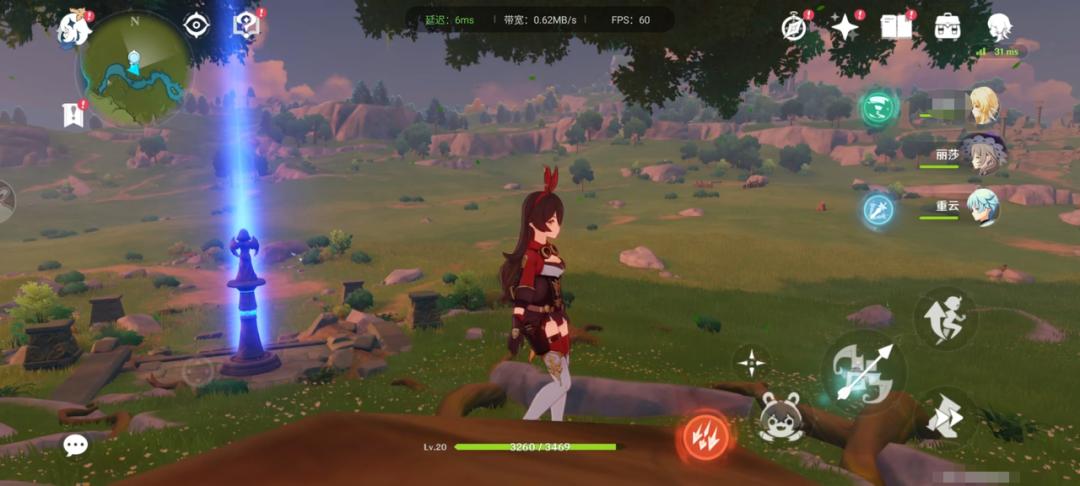Activate the eye-shaped elemental sight icon
This screenshot has height=486, width=1080.
click(x=196, y=25)
